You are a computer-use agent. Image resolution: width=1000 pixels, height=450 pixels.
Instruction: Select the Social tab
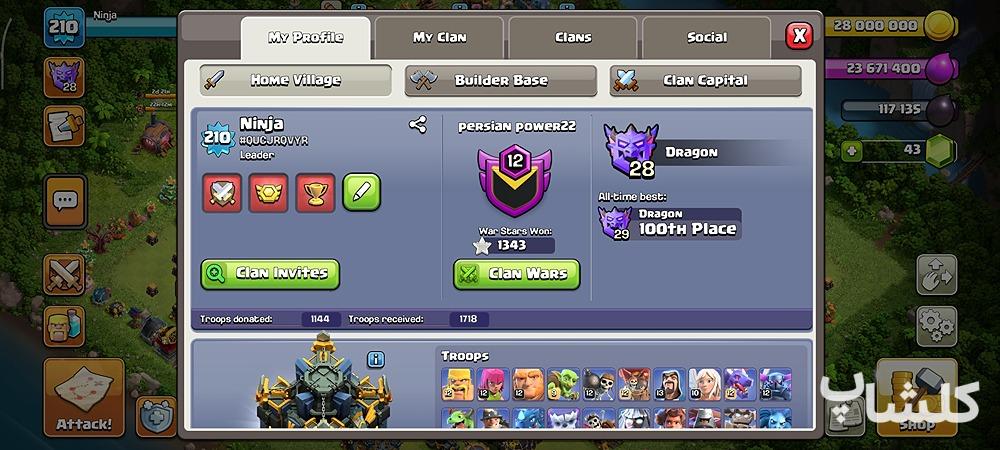click(706, 38)
